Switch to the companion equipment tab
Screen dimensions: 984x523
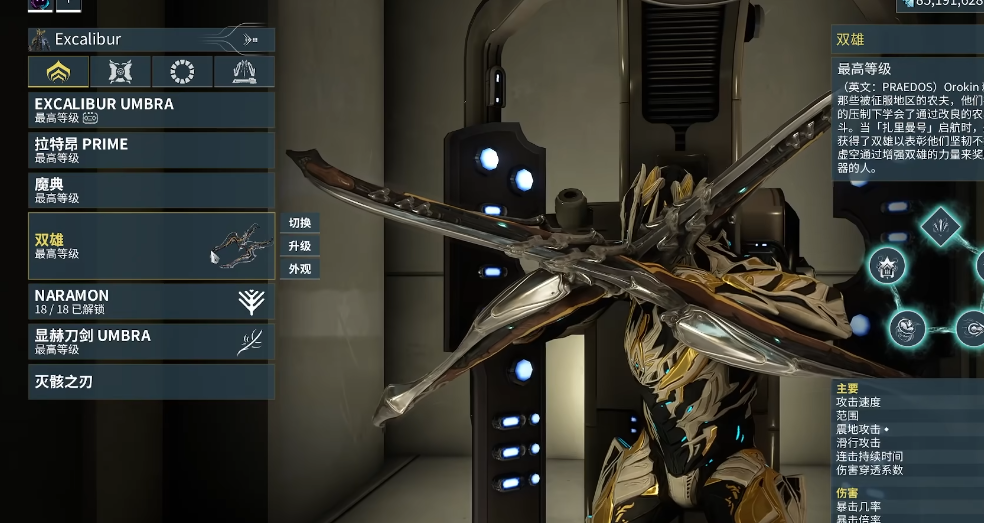(120, 72)
